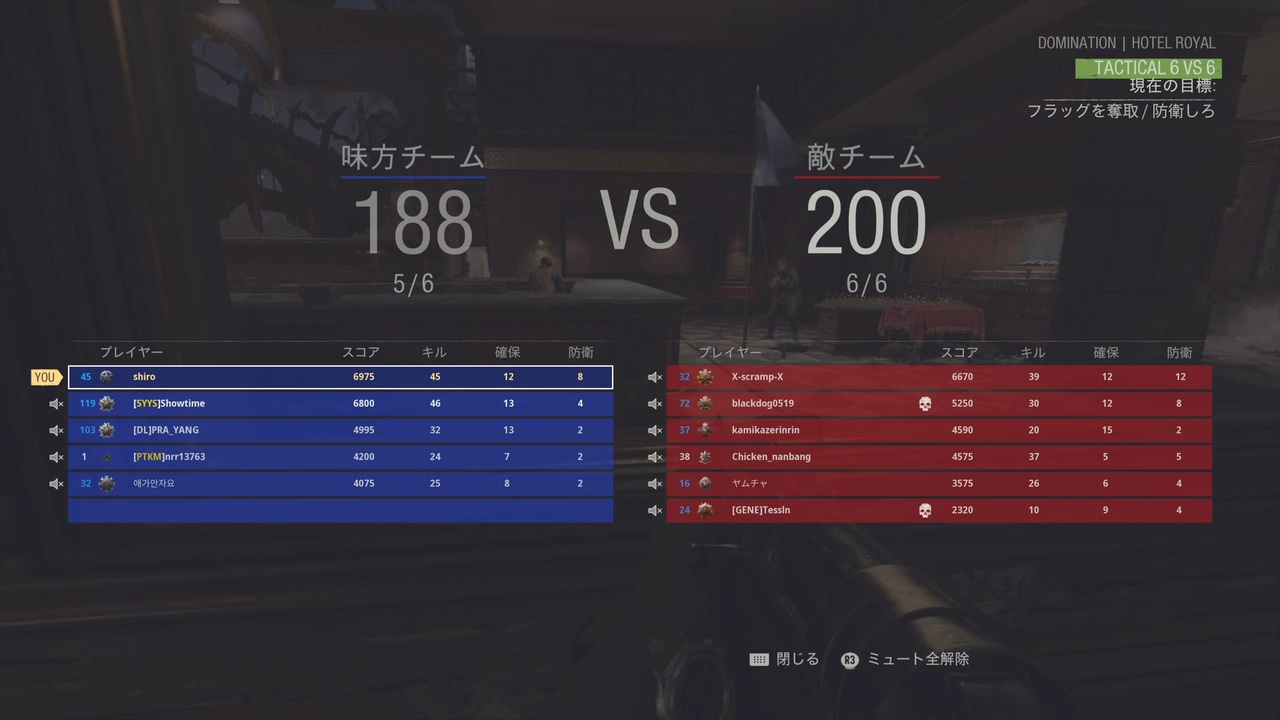Viewport: 1280px width, 720px height.
Task: Click ヤムチャ's rank emblem icon
Action: click(x=704, y=483)
